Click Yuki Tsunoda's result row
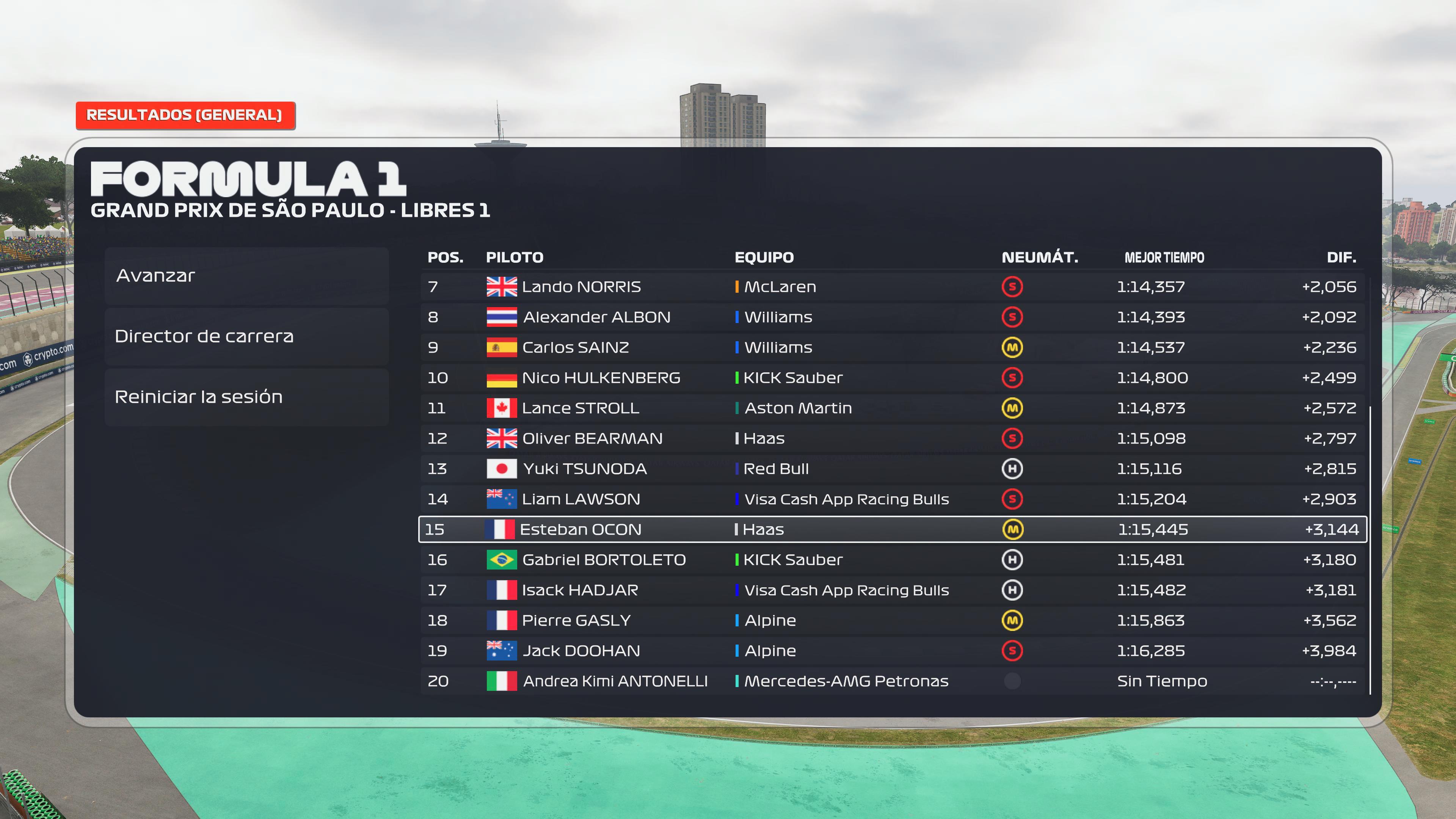 (892, 469)
